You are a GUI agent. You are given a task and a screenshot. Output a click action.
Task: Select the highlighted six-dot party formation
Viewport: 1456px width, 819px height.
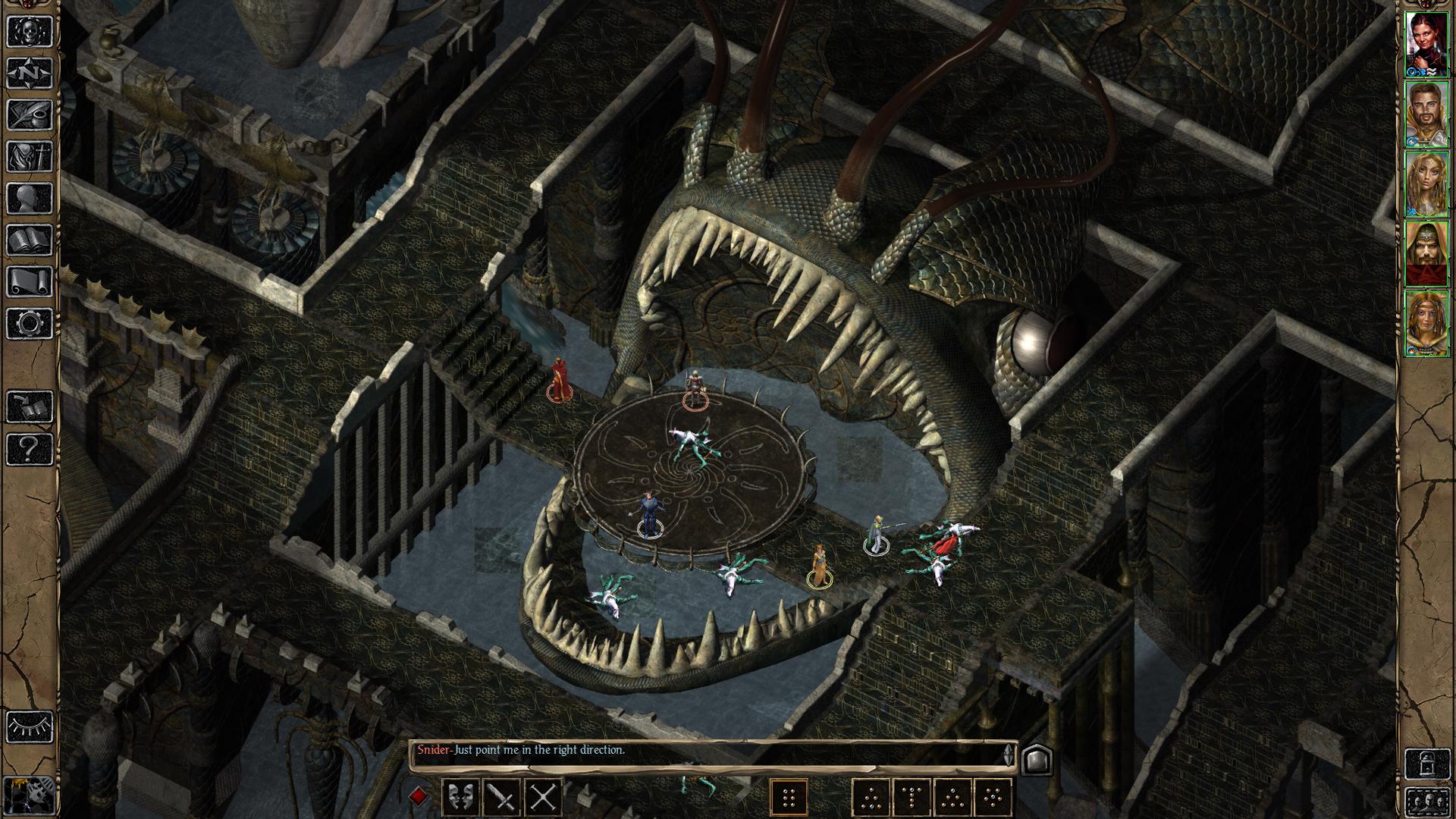tap(789, 798)
